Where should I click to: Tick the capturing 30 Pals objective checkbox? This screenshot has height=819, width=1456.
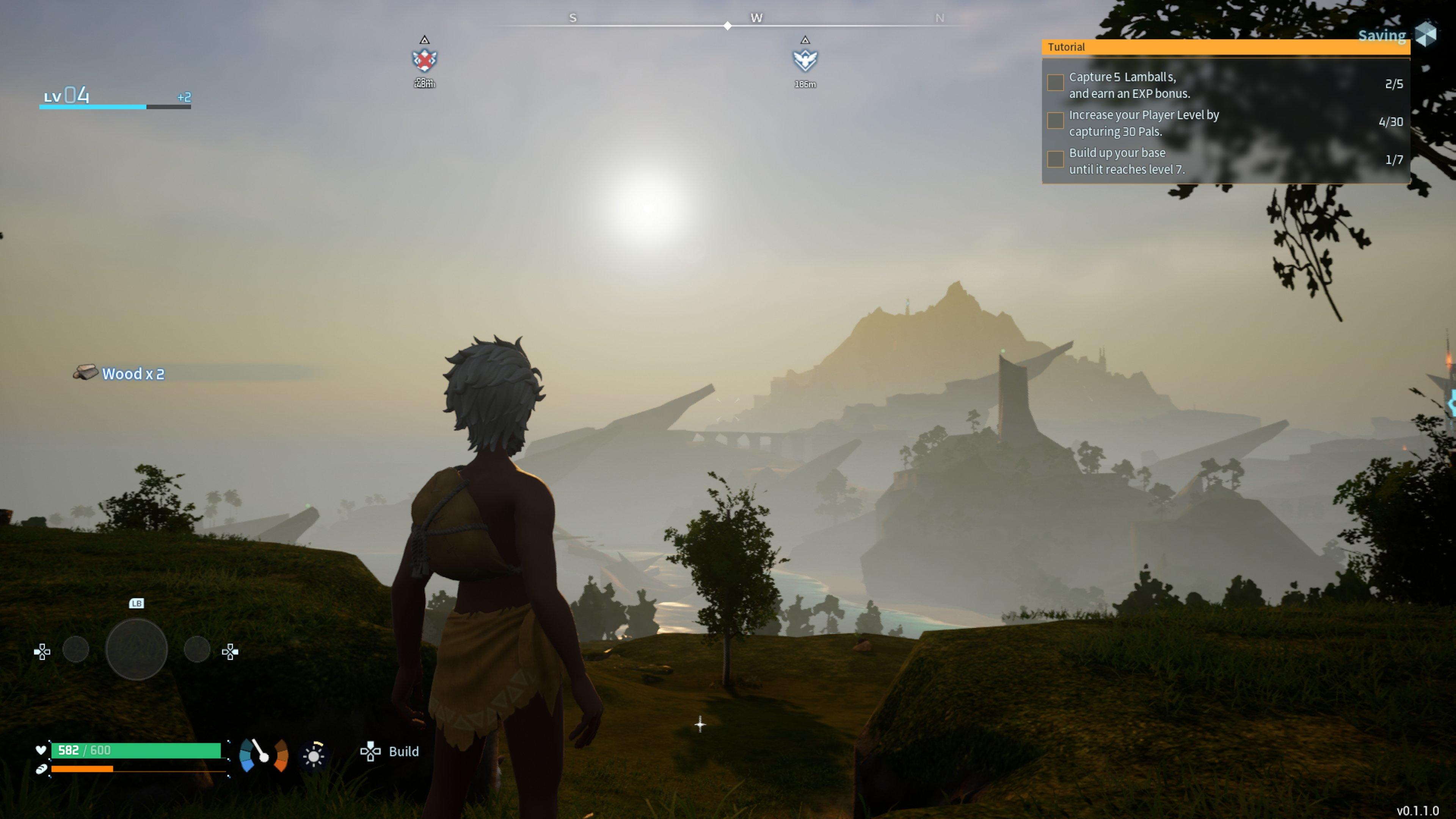point(1055,121)
